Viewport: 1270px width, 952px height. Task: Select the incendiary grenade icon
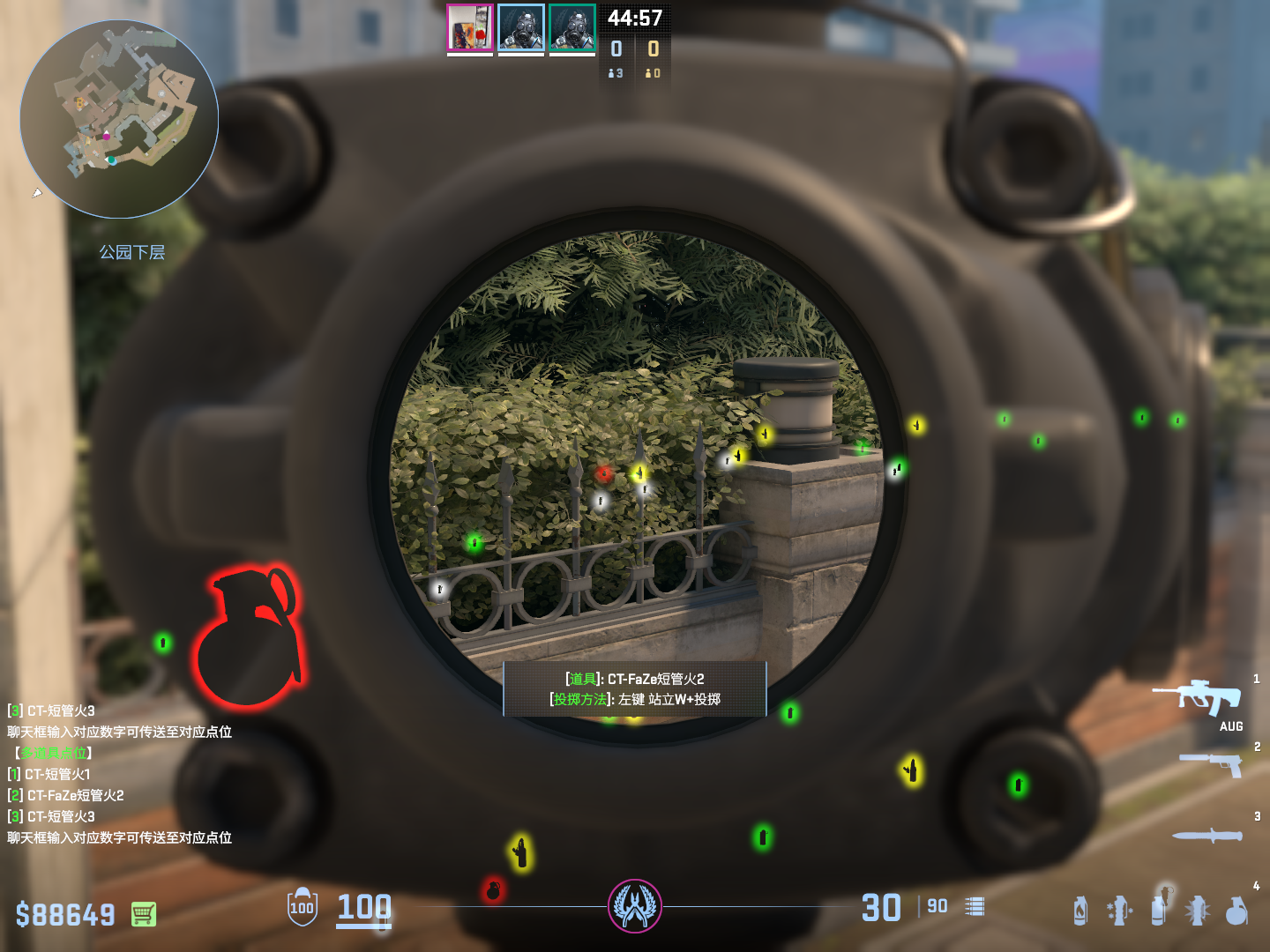coord(1080,911)
